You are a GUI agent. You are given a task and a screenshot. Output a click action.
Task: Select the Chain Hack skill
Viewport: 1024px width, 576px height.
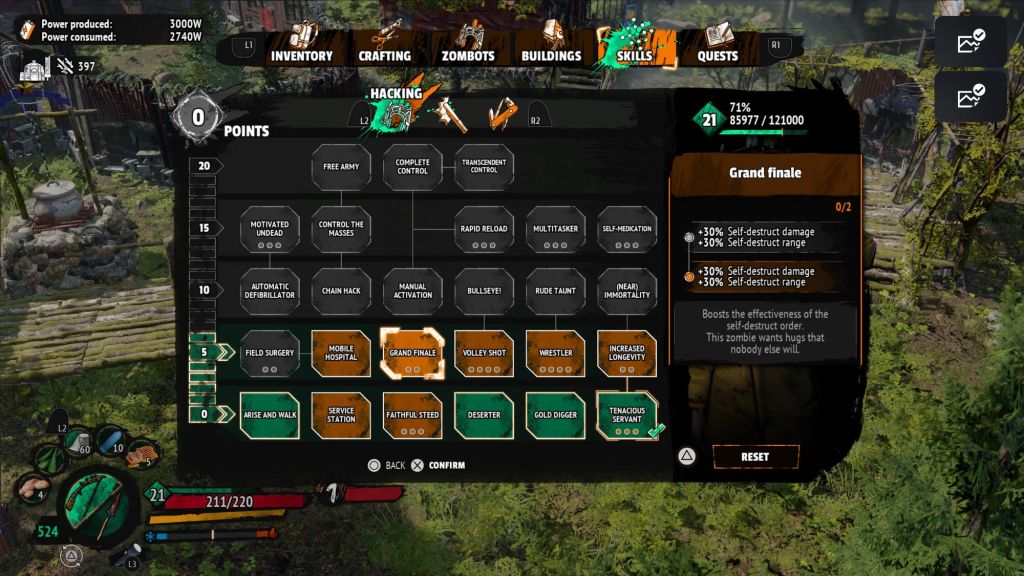tap(341, 291)
